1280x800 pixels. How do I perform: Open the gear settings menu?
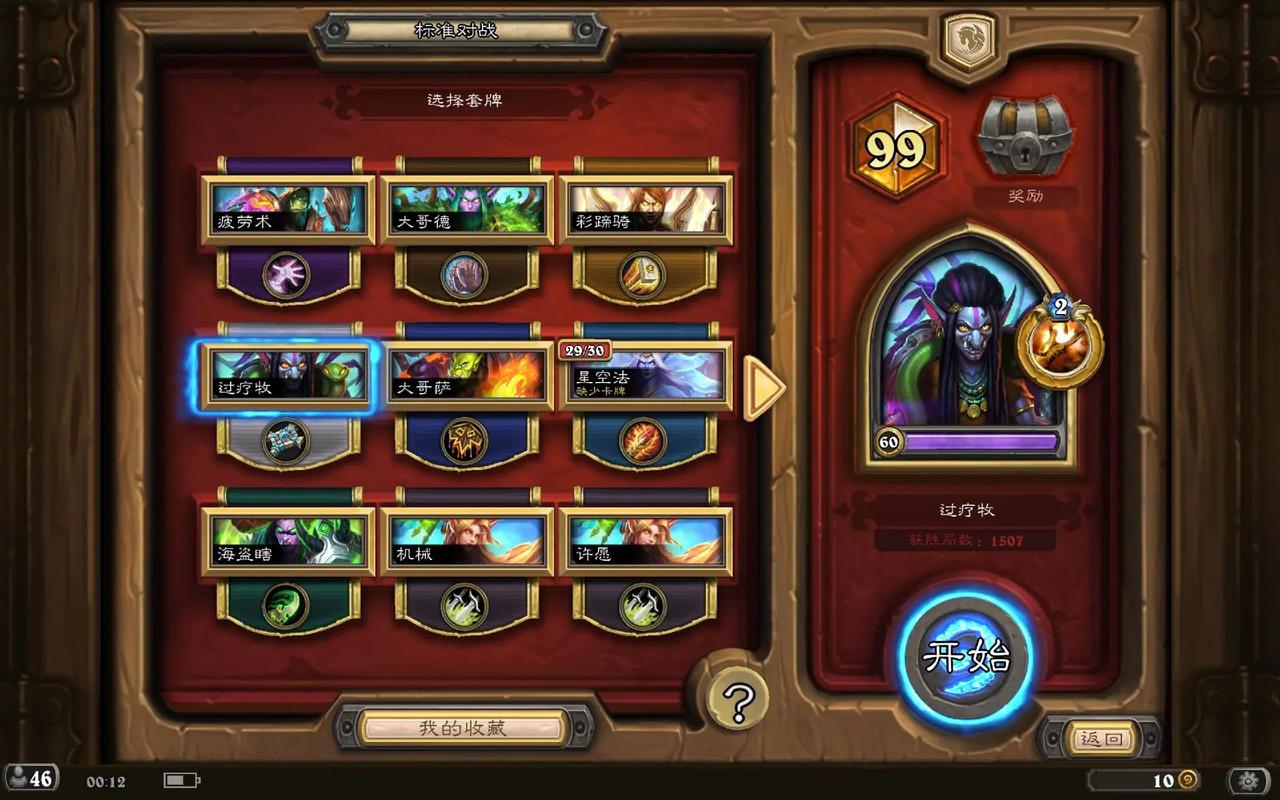(x=1248, y=780)
